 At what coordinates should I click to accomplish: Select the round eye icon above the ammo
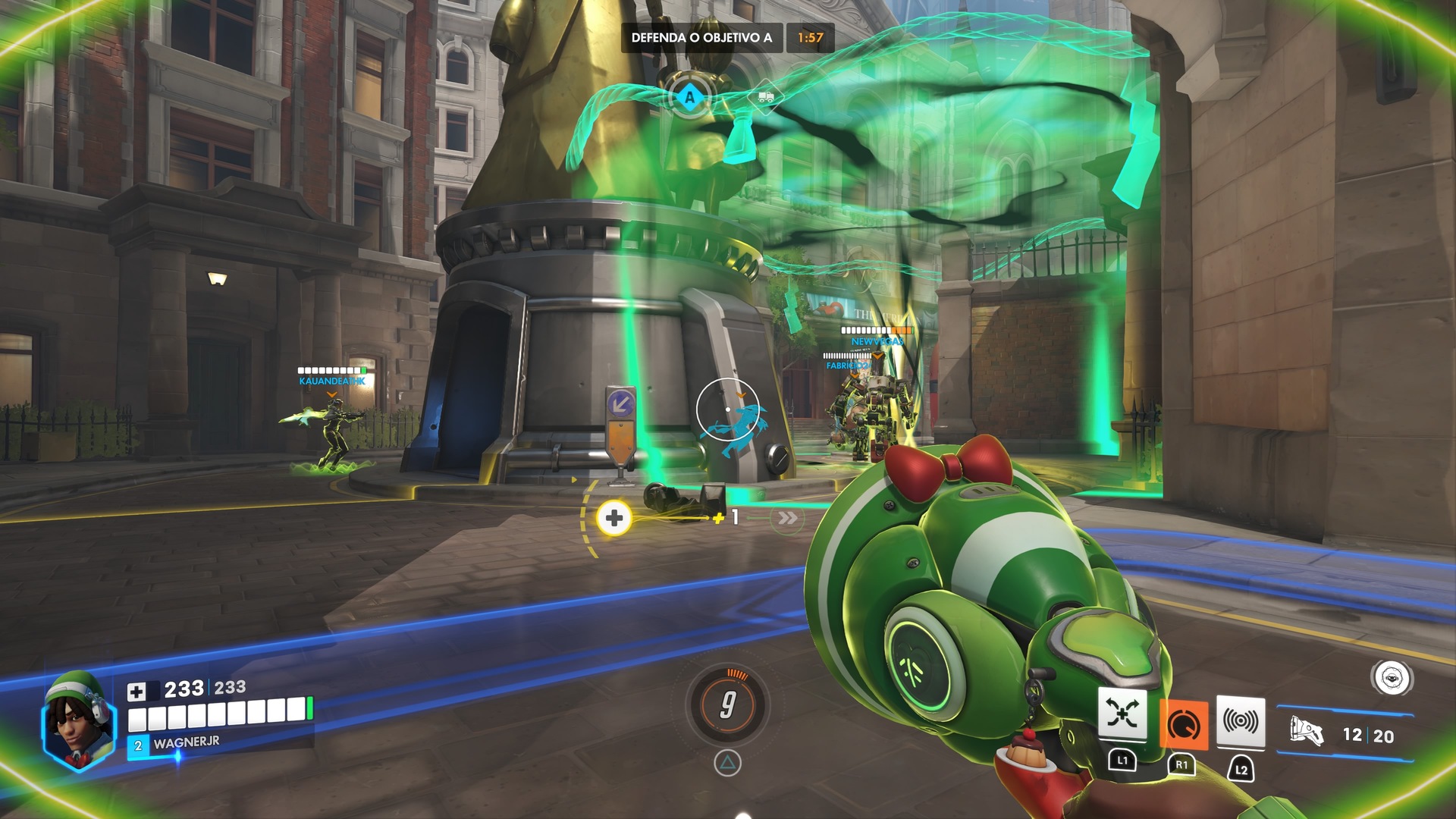[x=1392, y=678]
